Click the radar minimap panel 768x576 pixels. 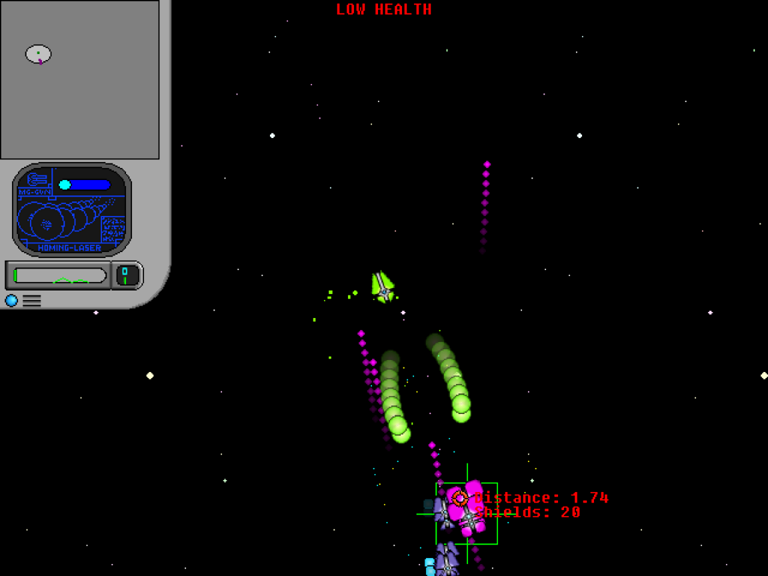coord(80,80)
